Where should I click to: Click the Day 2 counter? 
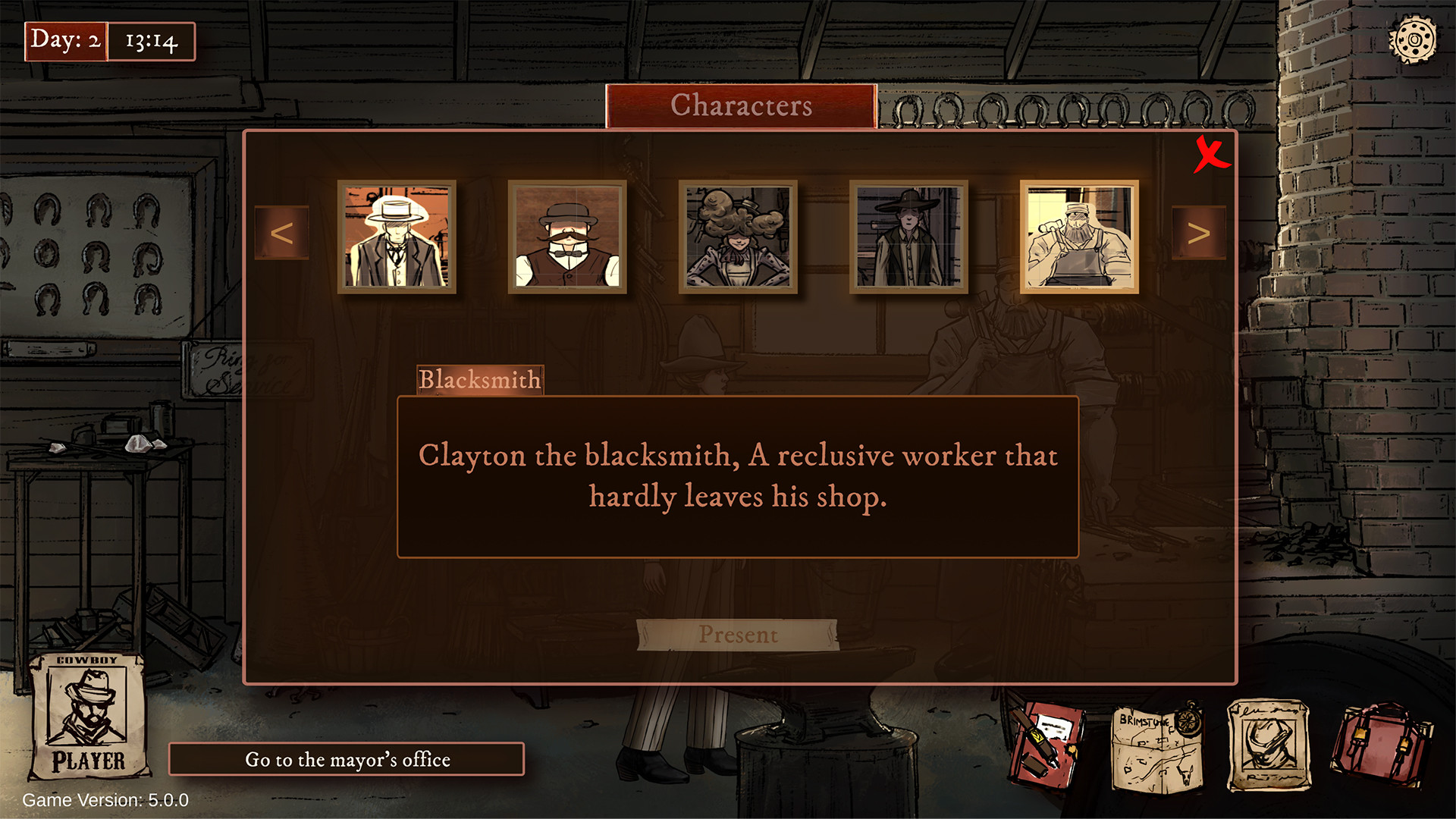[x=65, y=42]
